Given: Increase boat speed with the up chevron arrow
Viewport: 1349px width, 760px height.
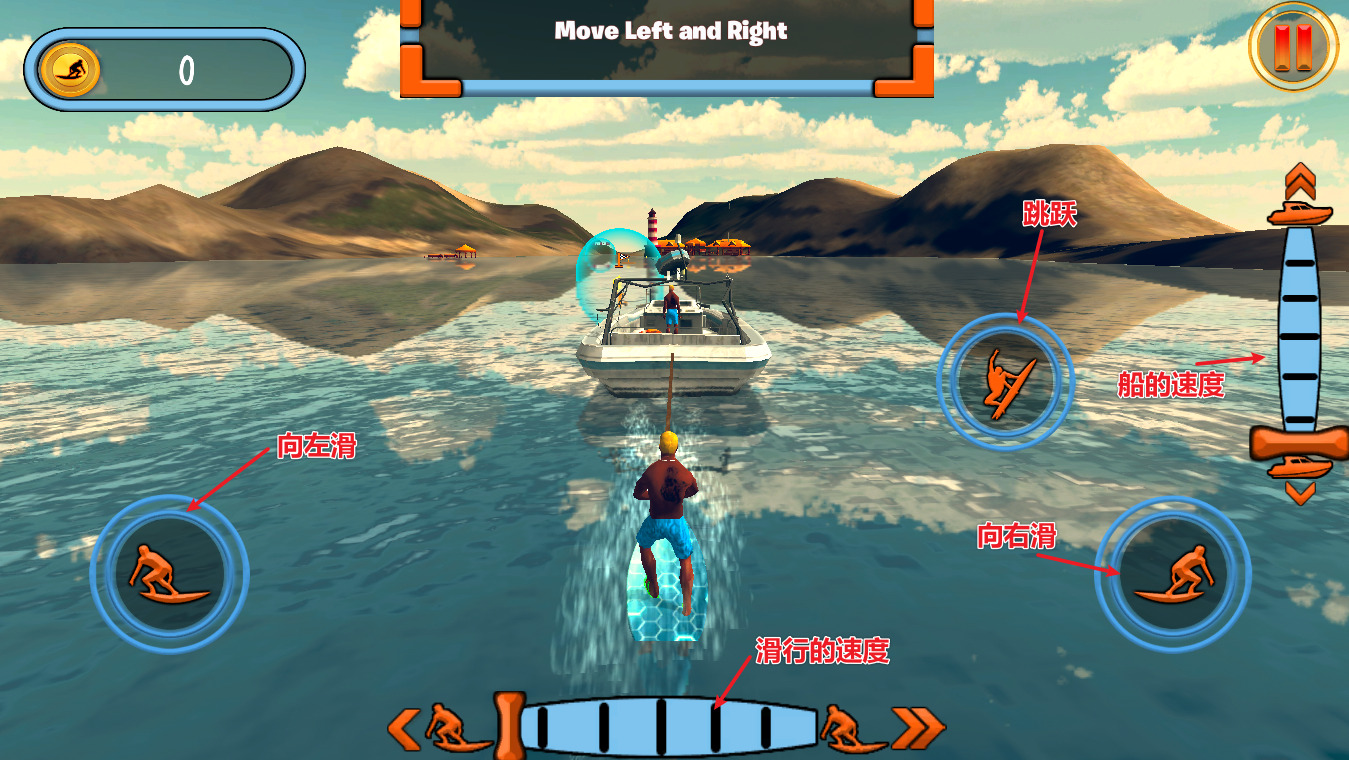Looking at the screenshot, I should pos(1300,181).
